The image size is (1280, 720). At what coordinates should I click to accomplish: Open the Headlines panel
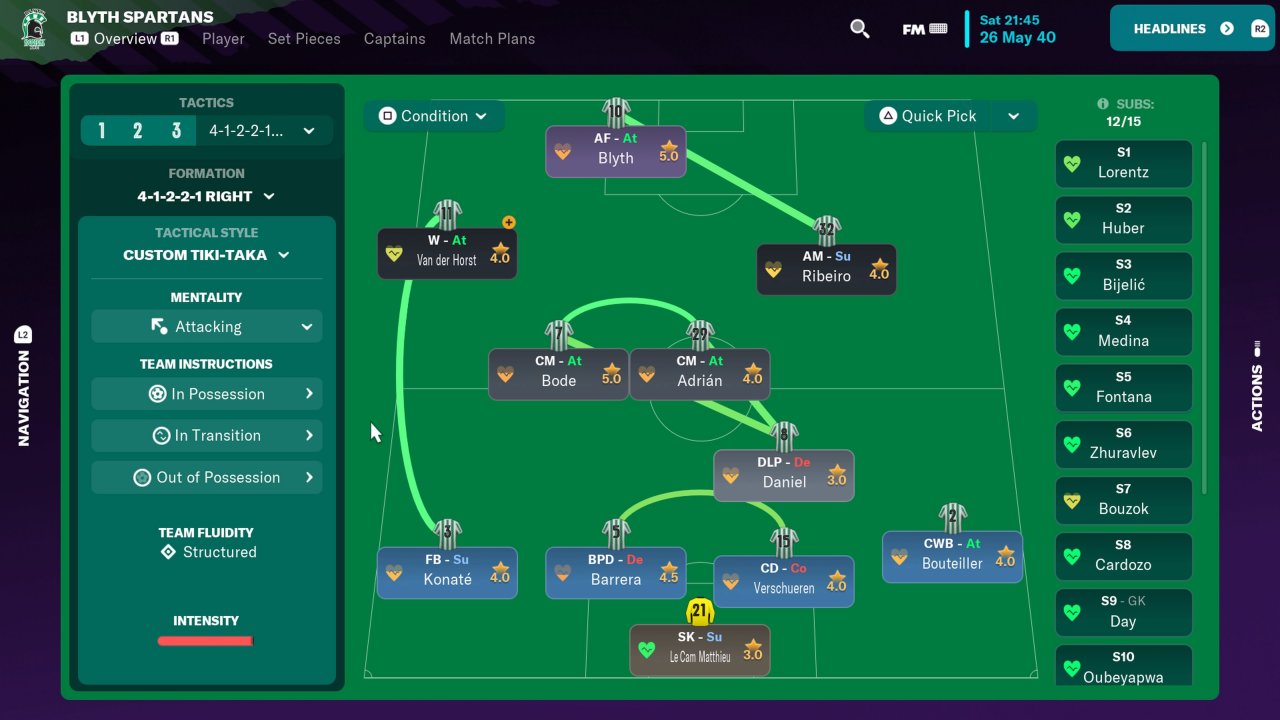[x=1189, y=29]
